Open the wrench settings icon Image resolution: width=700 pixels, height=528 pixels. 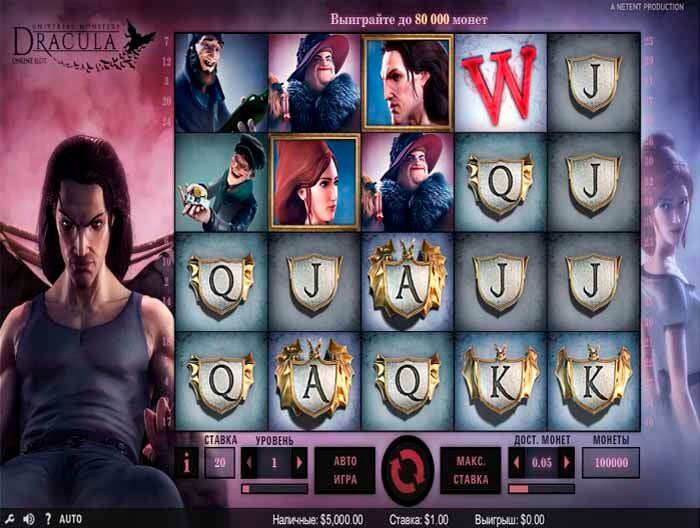click(10, 519)
